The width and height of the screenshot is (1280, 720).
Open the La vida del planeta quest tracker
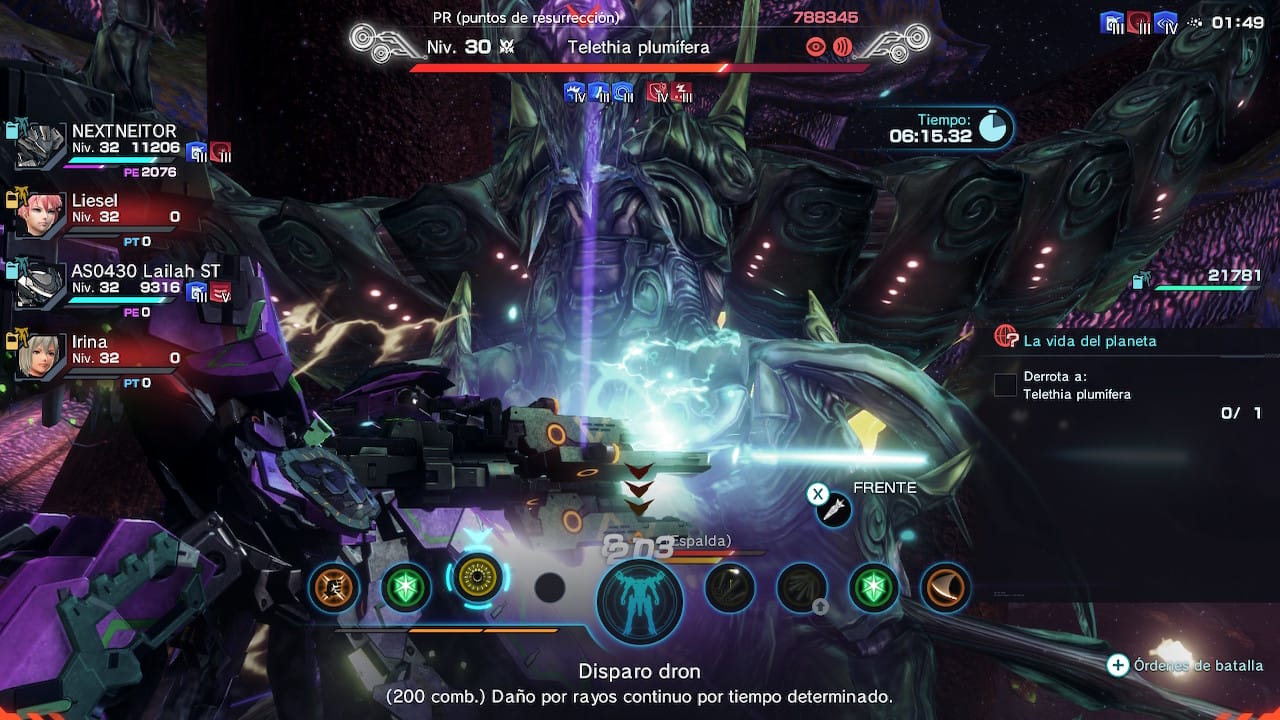(x=1089, y=341)
